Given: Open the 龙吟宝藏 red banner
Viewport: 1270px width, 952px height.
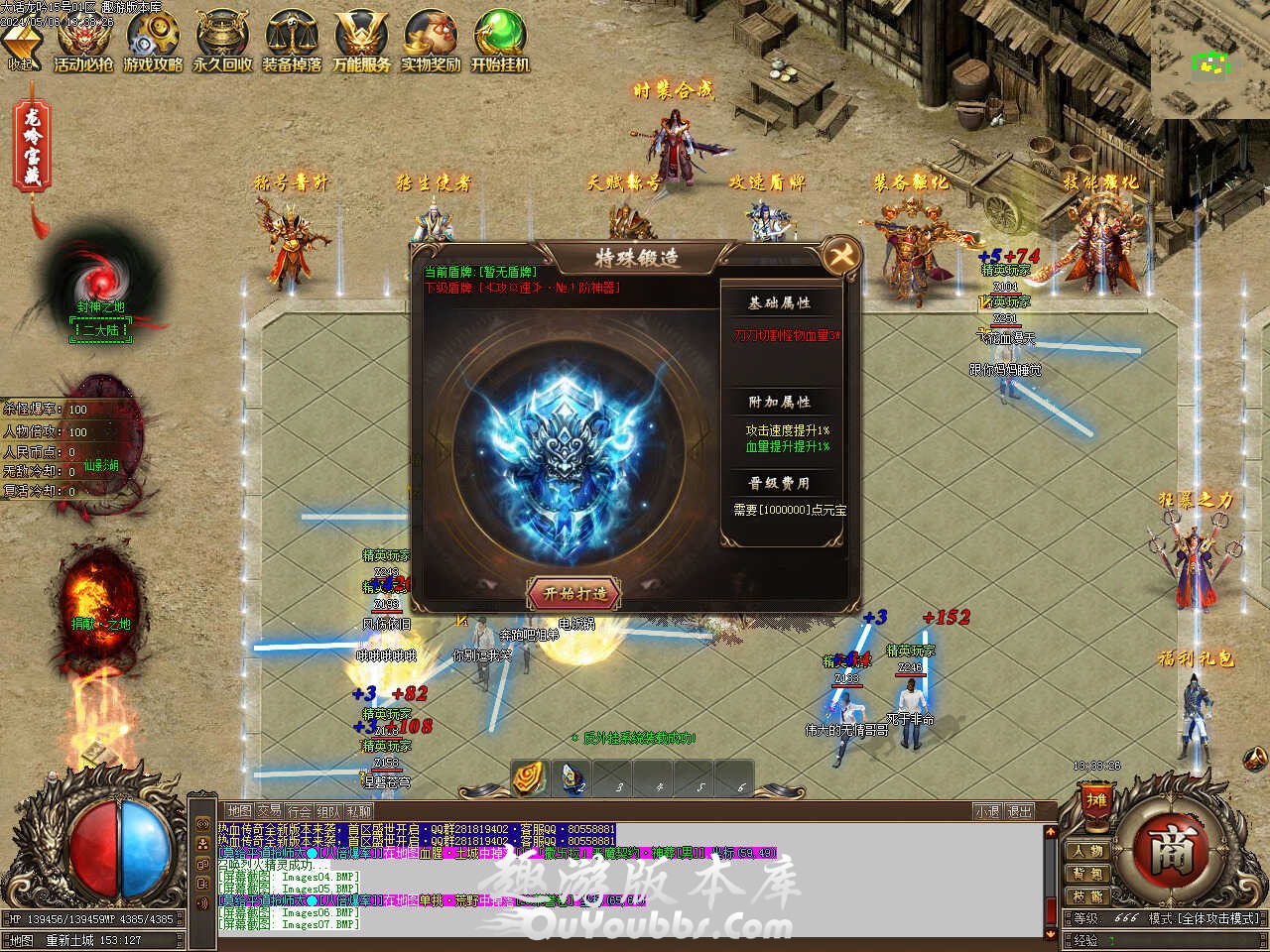Looking at the screenshot, I should click(33, 149).
